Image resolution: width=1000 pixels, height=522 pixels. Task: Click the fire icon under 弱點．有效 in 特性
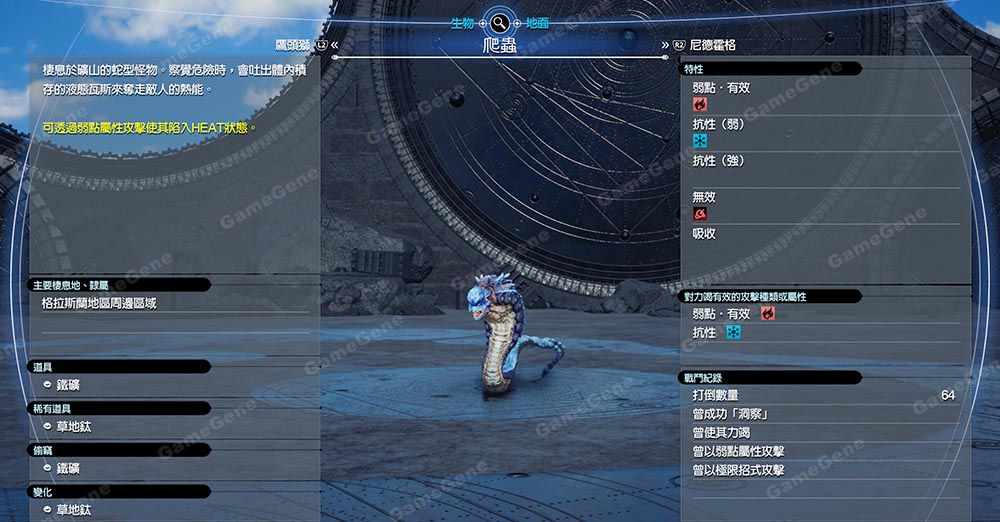(700, 104)
